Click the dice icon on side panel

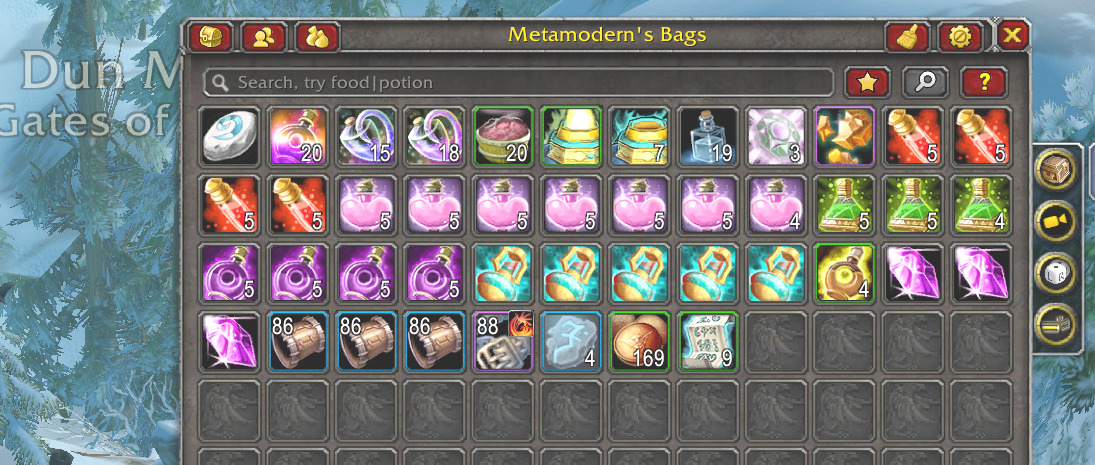(x=1055, y=271)
